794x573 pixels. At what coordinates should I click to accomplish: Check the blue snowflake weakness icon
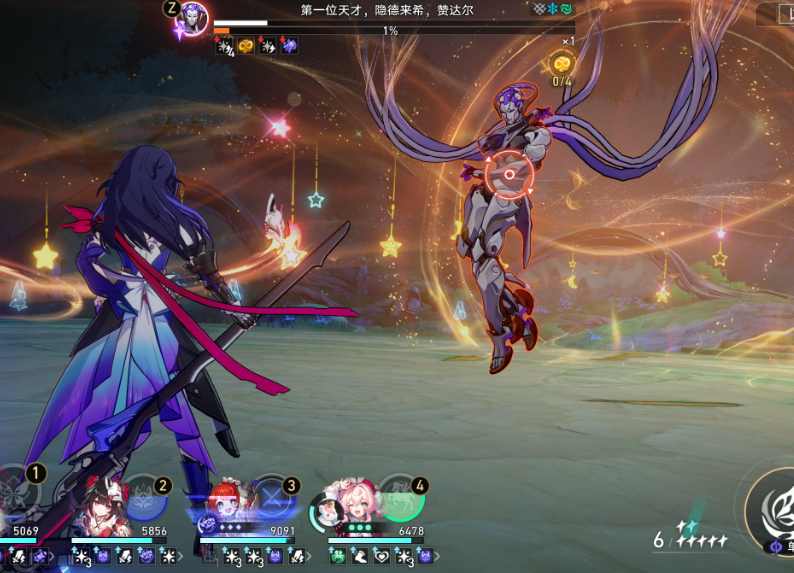point(552,9)
